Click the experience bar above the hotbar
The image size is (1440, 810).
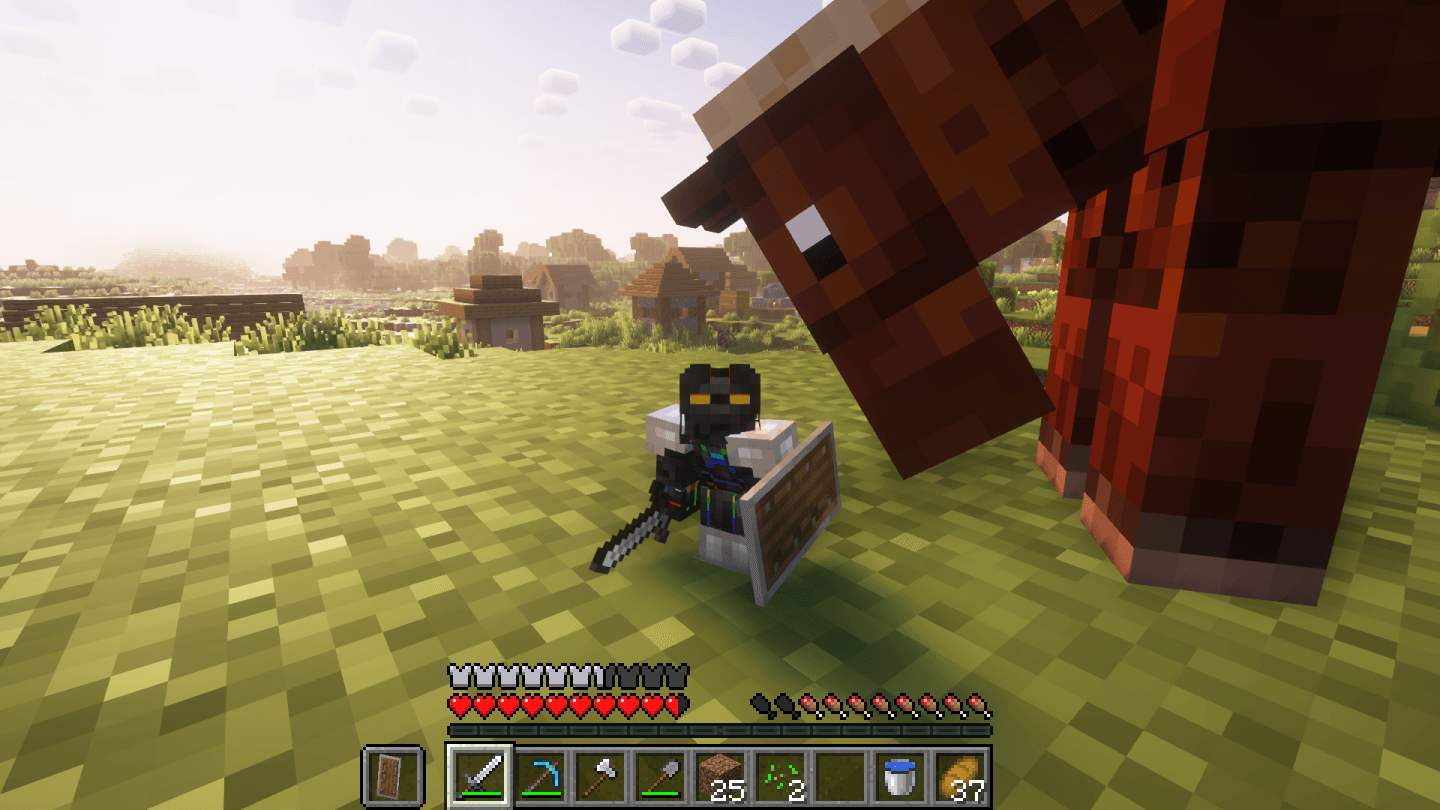[720, 730]
